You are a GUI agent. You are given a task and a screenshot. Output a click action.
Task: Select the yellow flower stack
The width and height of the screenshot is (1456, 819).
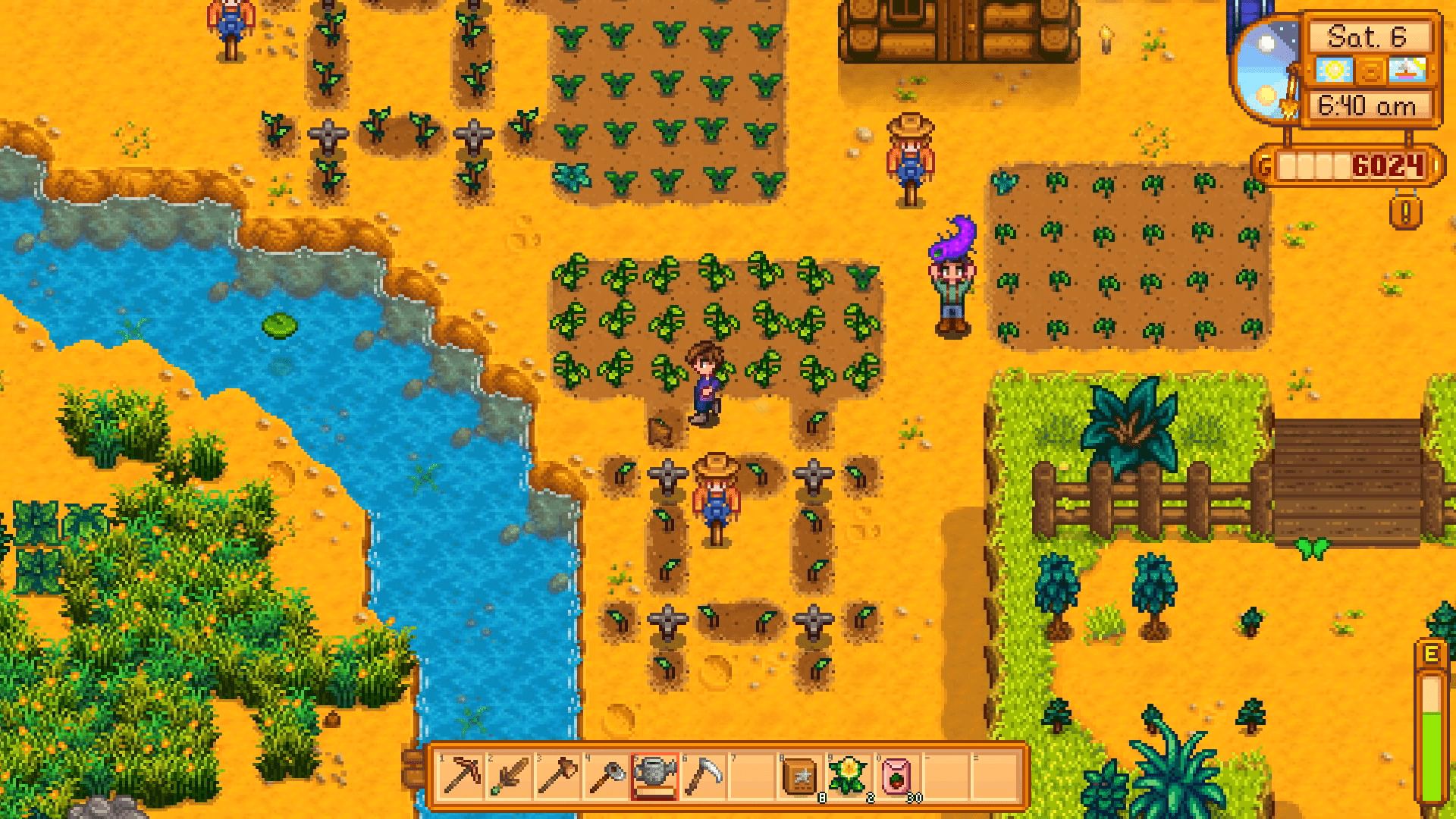pos(849,777)
